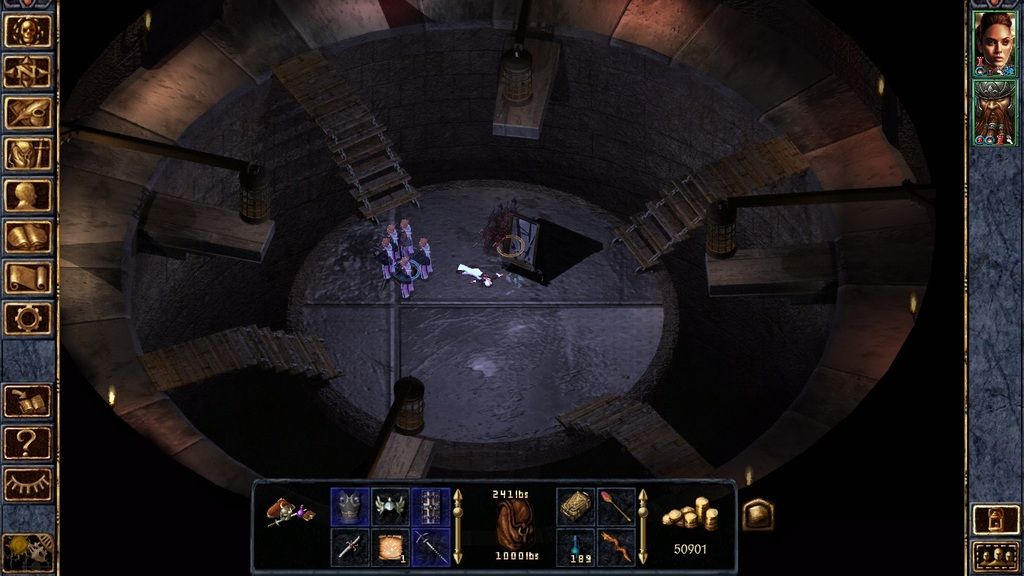Take the dagger from the container slot

[x=349, y=547]
